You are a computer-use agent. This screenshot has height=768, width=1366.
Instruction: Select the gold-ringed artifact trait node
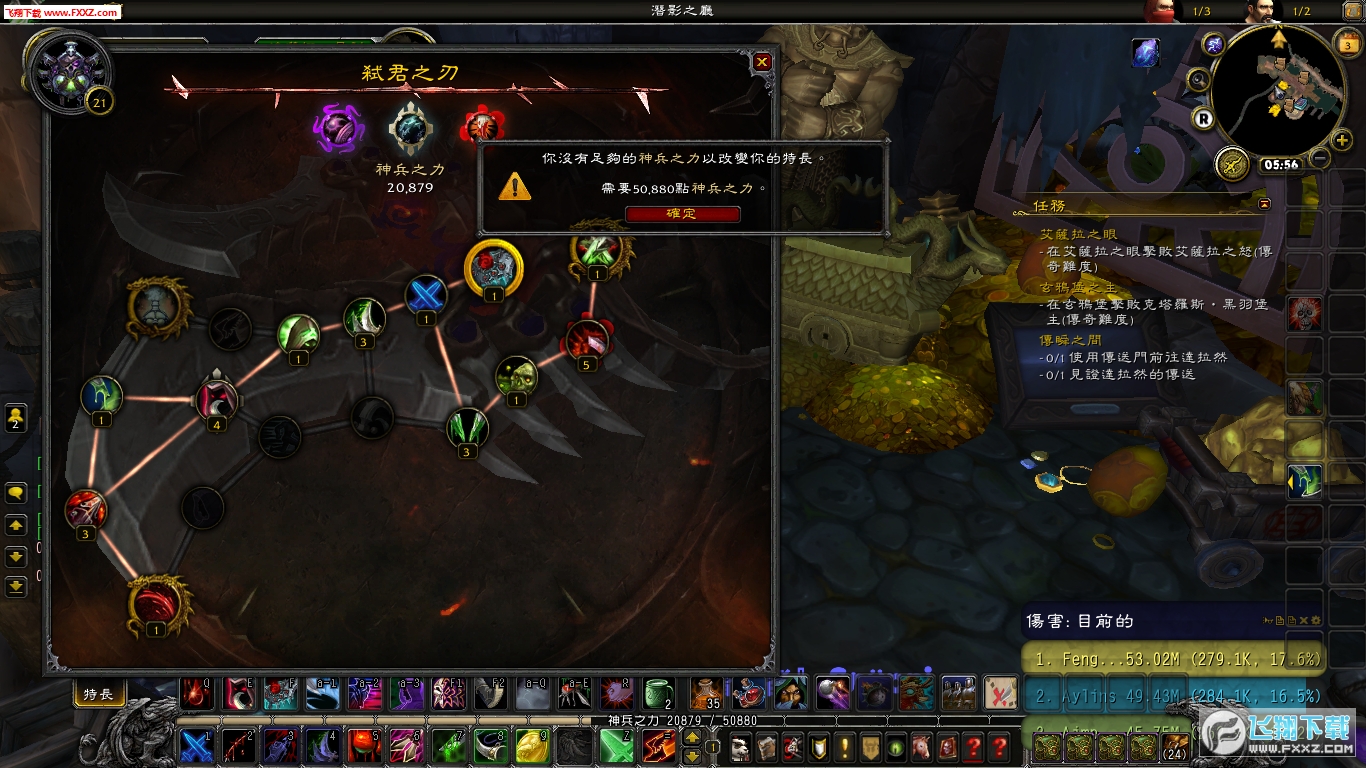point(494,267)
